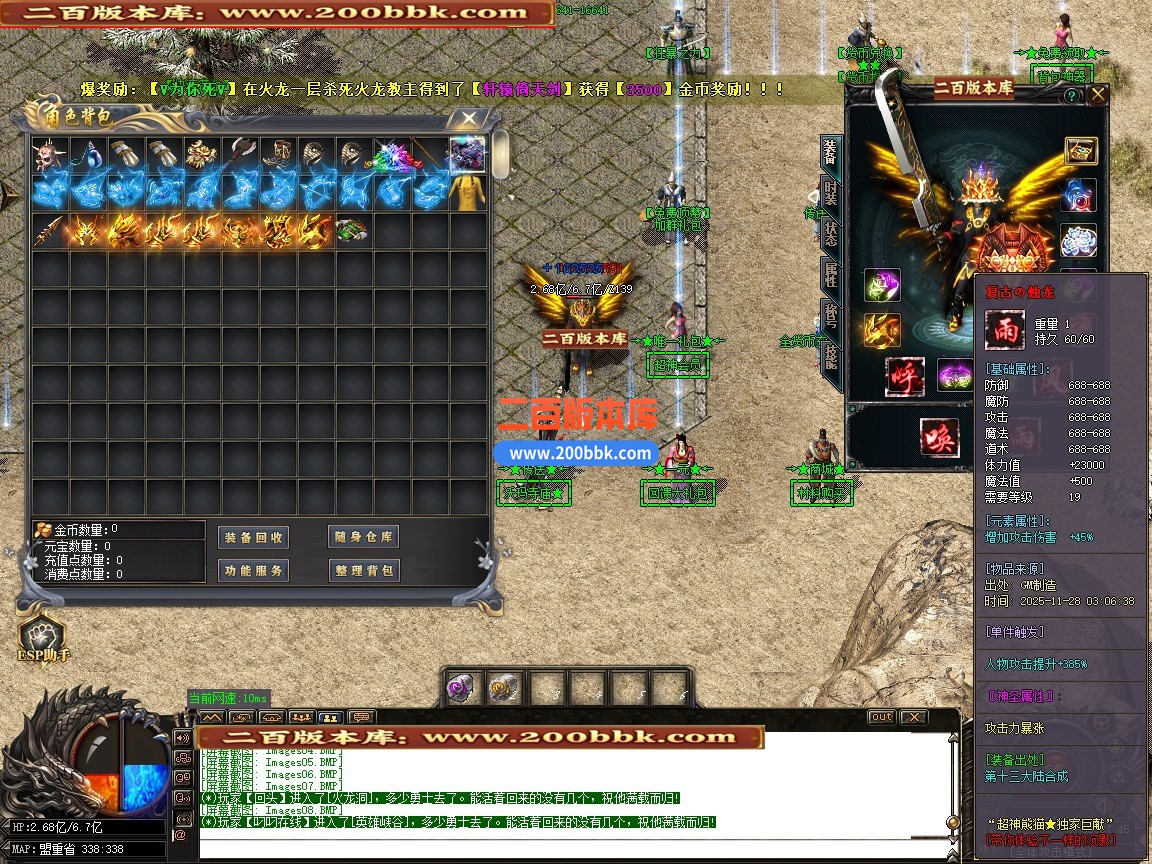Close the character backpack window
The height and width of the screenshot is (864, 1152).
tap(467, 118)
